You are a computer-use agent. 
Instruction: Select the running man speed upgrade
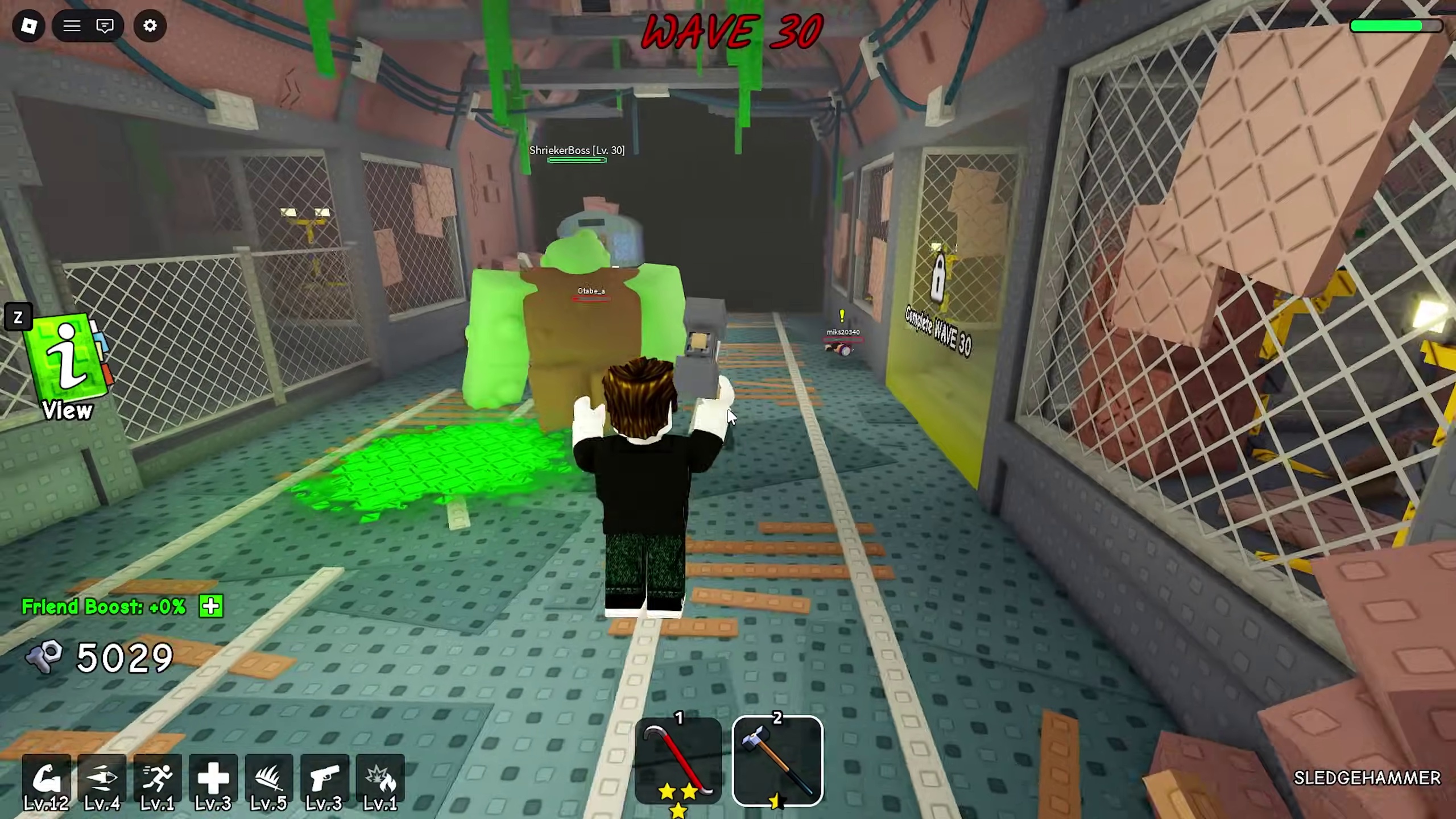(158, 779)
